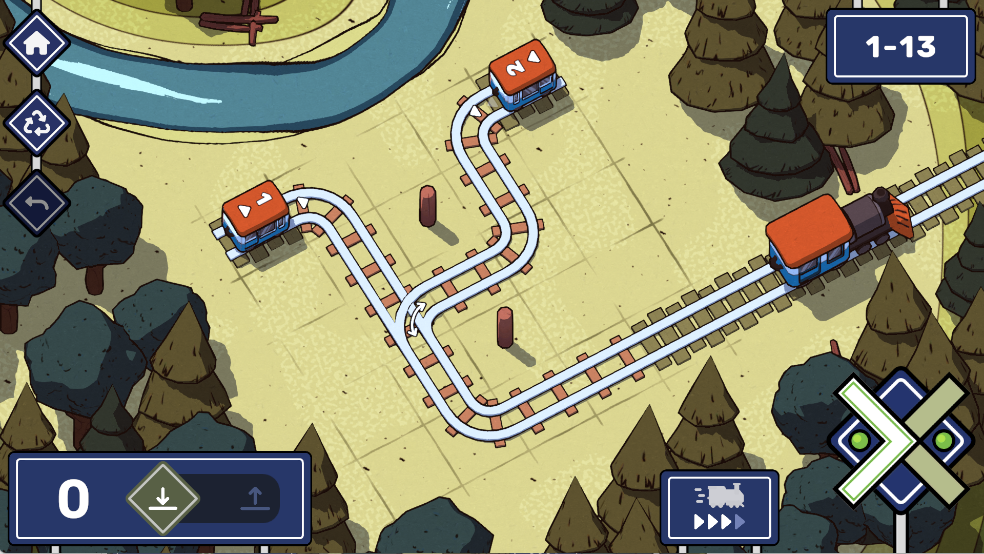Switch to the upward-arrow track mode
This screenshot has height=554, width=984.
[254, 498]
